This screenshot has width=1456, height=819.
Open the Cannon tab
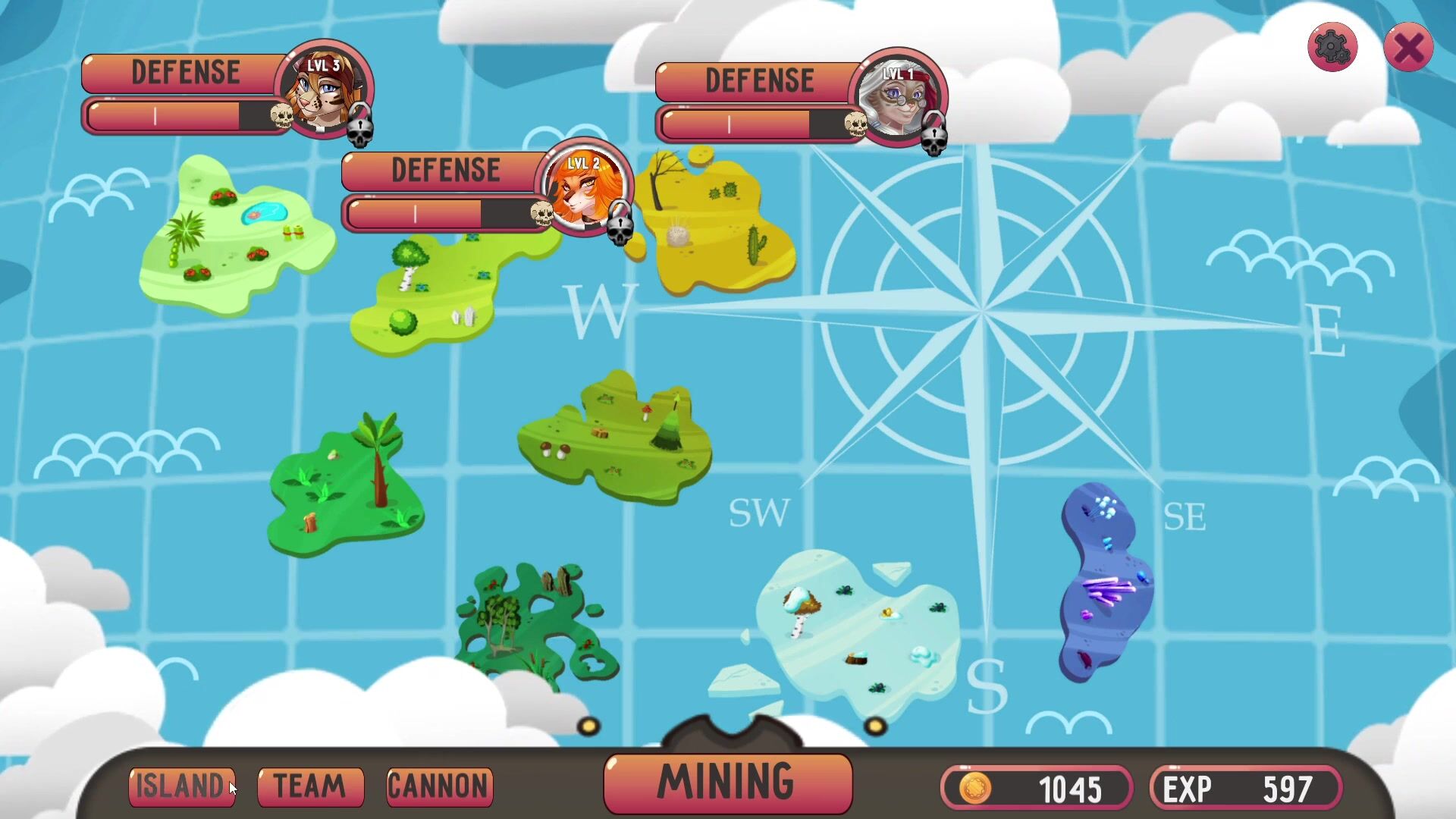[439, 786]
